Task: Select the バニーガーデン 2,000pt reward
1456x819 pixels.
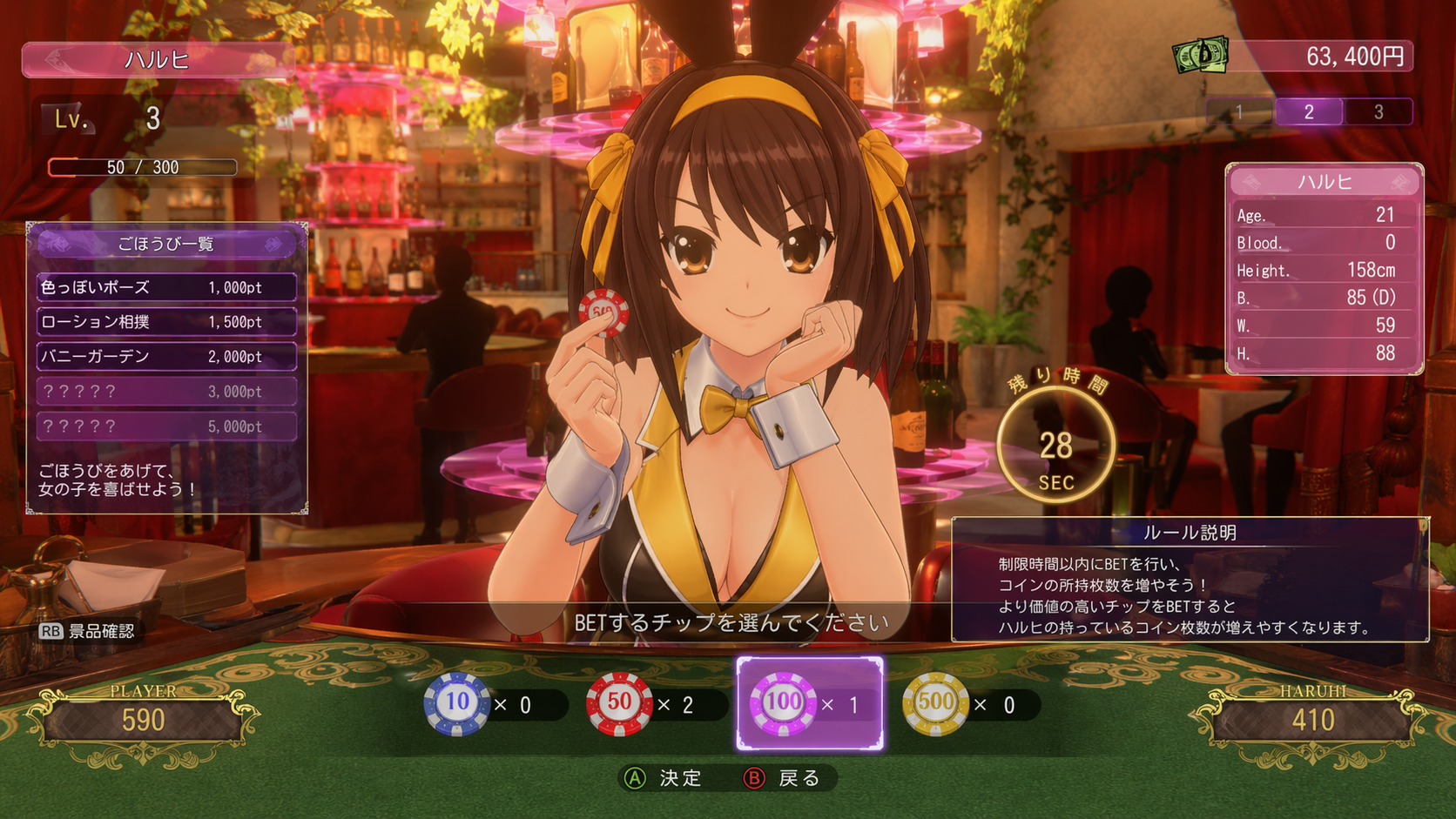Action: (166, 357)
